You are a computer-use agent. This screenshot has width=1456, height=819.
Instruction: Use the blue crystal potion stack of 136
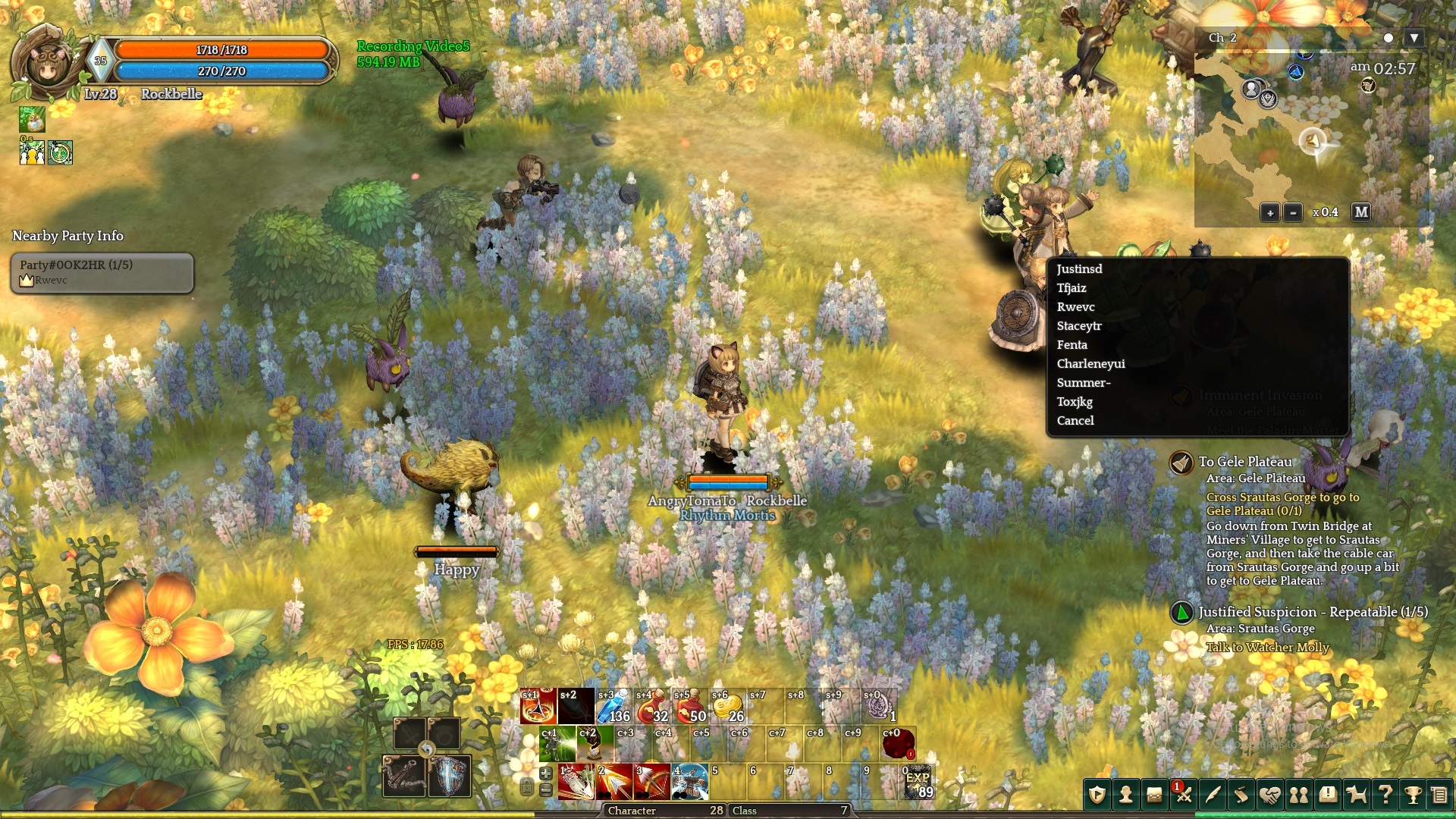(x=613, y=707)
